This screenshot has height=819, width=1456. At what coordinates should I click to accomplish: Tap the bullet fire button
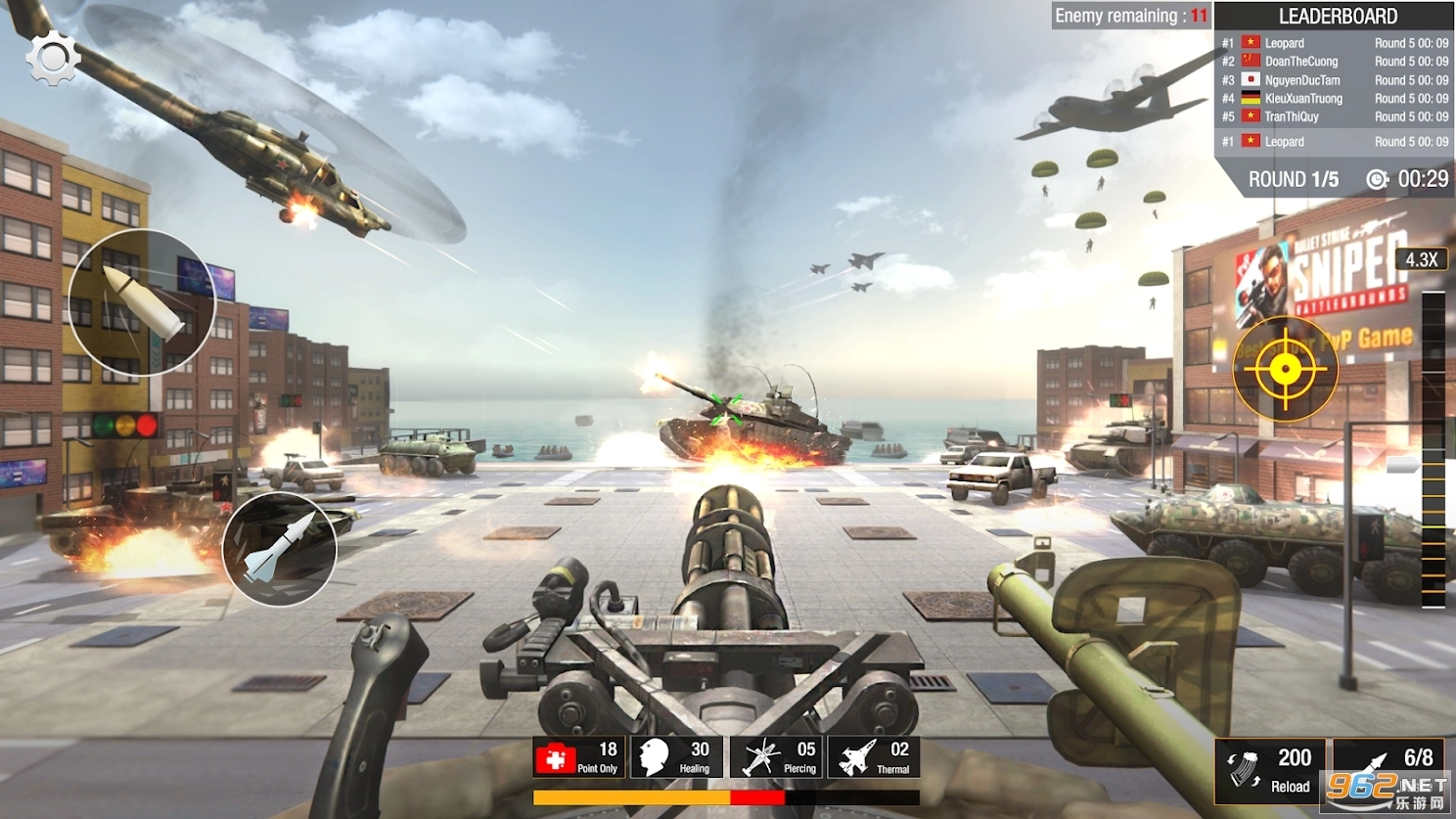pos(142,302)
